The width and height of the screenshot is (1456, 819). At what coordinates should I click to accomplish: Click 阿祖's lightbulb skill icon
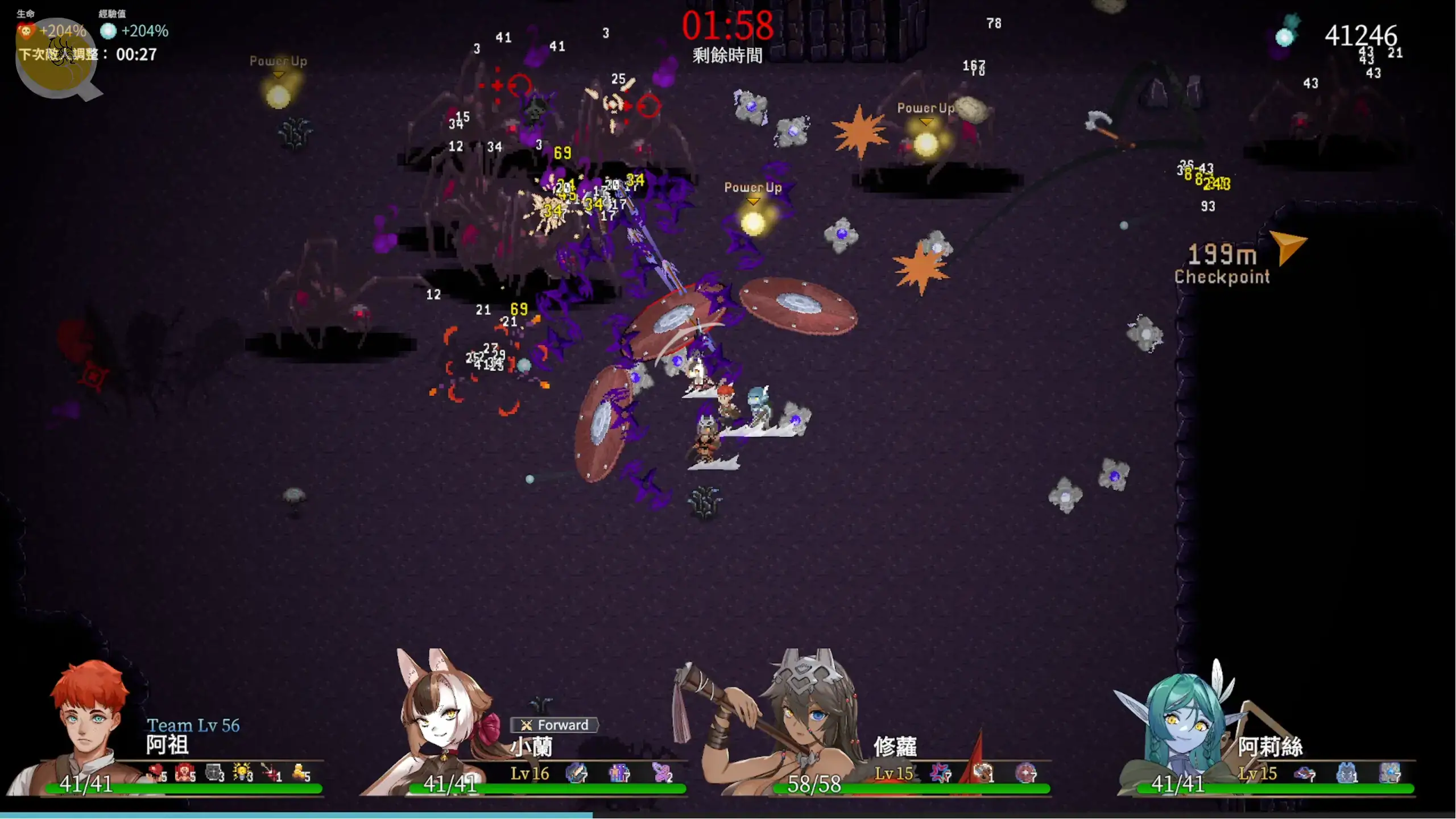(242, 772)
